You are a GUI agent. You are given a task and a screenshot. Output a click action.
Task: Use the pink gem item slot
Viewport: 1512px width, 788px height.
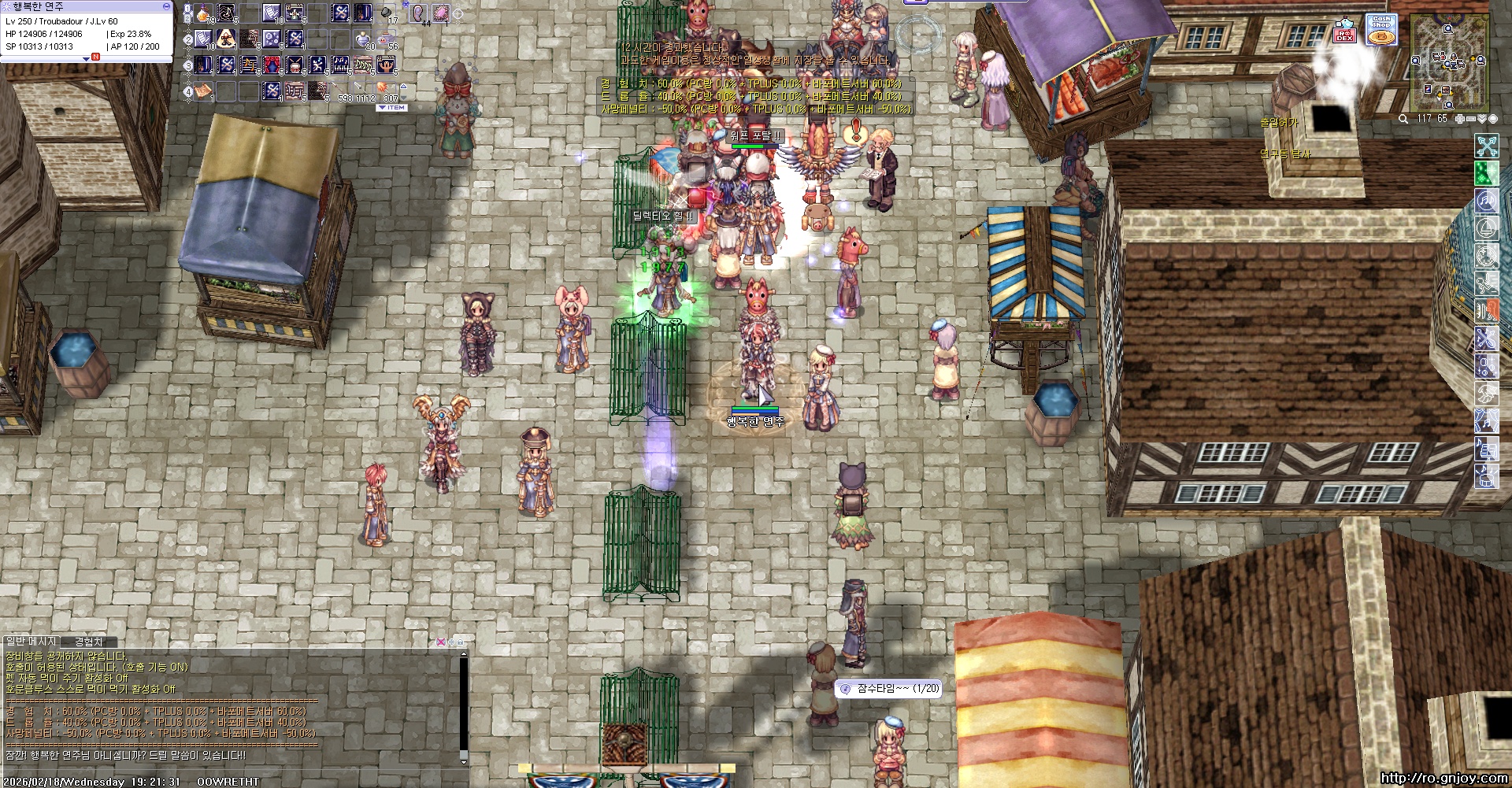(439, 13)
